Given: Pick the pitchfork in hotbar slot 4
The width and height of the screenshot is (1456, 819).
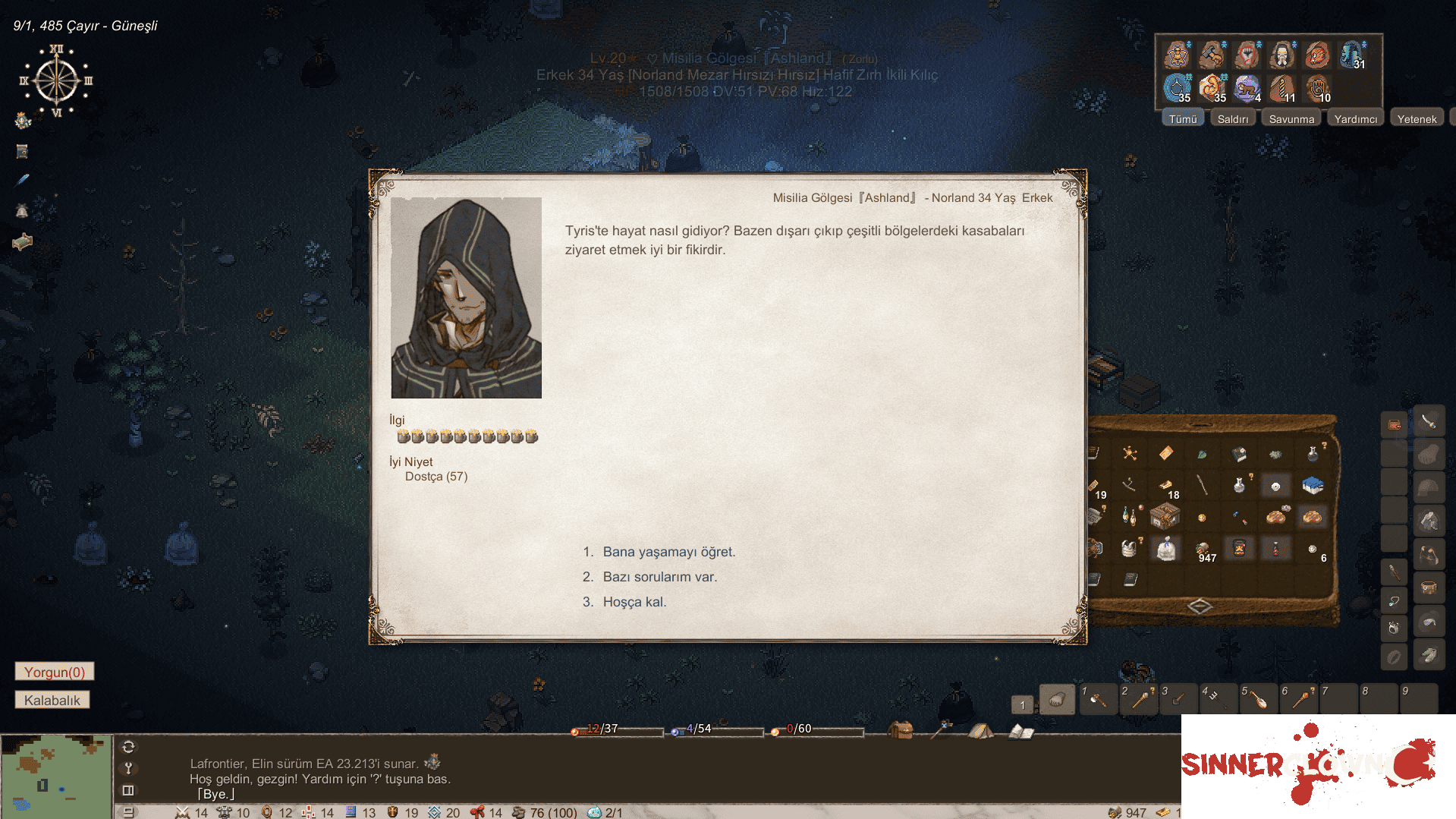Looking at the screenshot, I should click(x=1218, y=700).
